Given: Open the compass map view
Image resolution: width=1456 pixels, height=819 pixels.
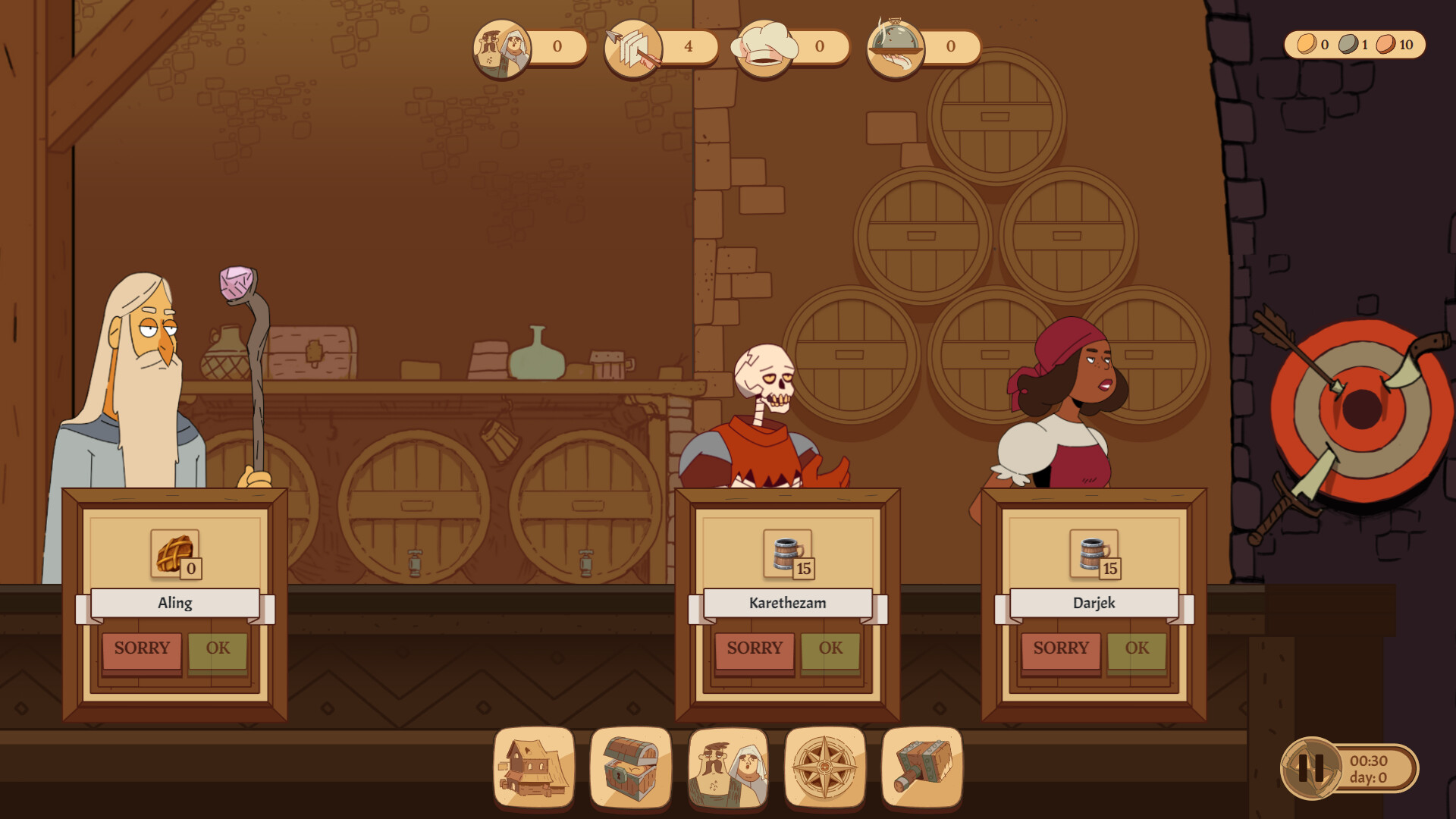Looking at the screenshot, I should 824,768.
